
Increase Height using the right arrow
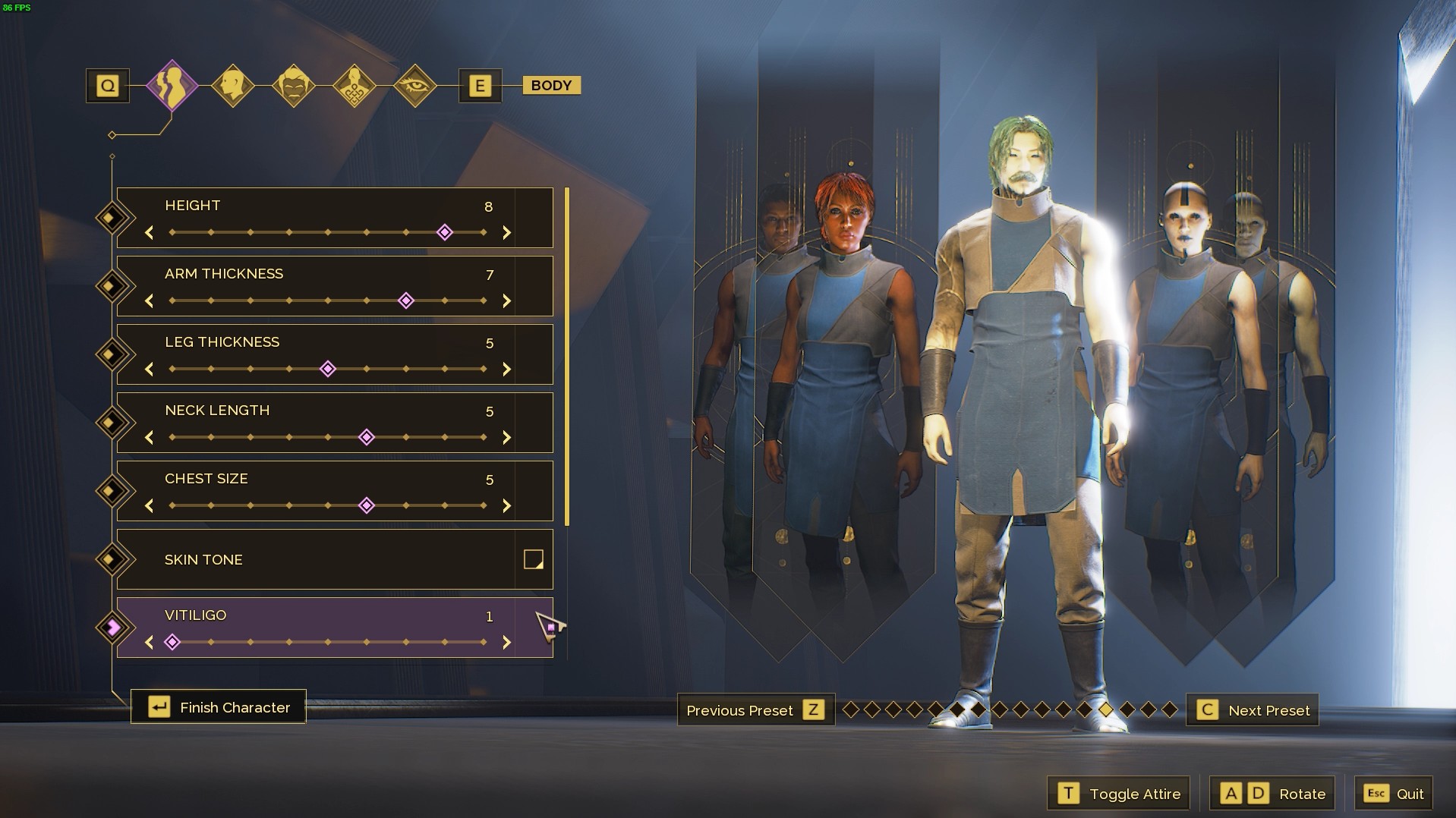click(x=507, y=233)
